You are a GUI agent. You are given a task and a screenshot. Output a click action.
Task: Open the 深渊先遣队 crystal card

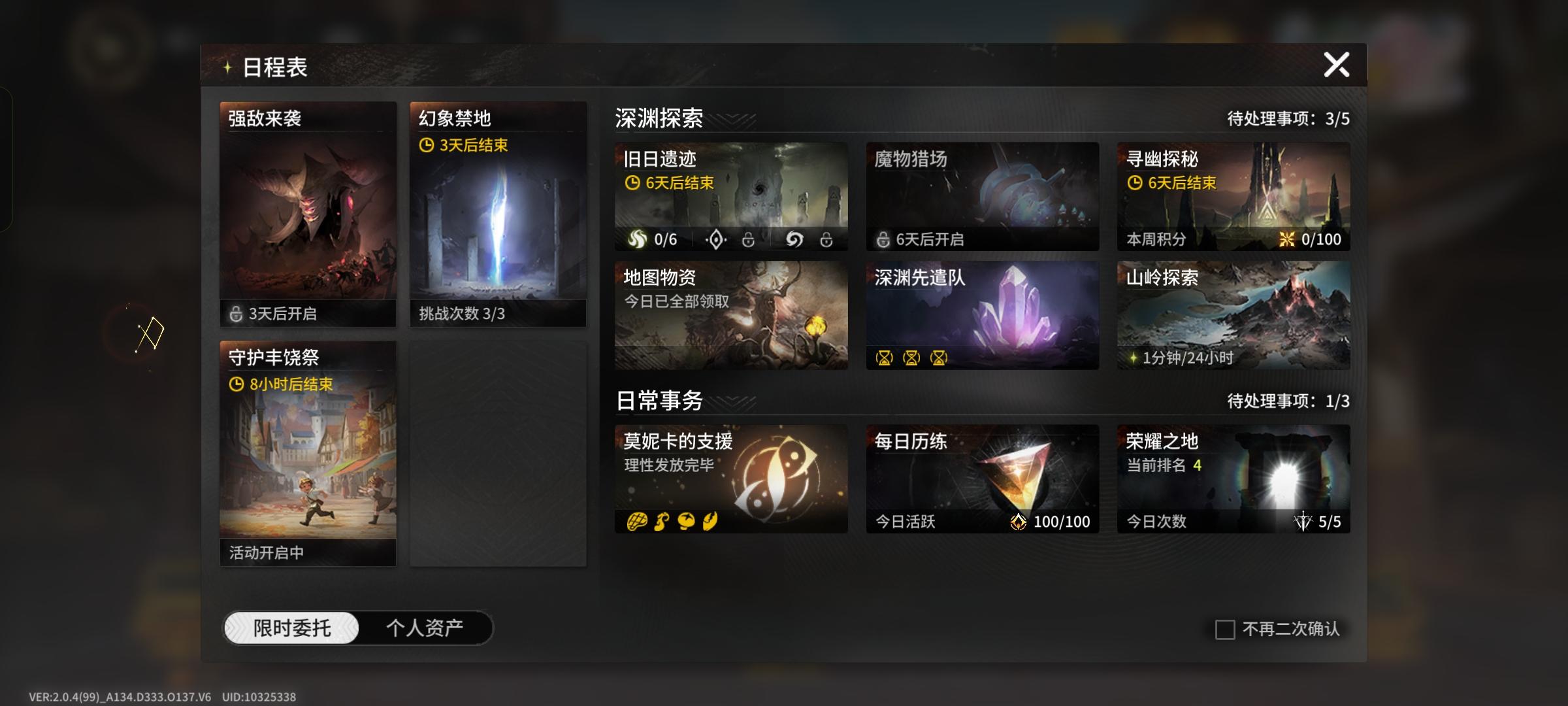983,314
